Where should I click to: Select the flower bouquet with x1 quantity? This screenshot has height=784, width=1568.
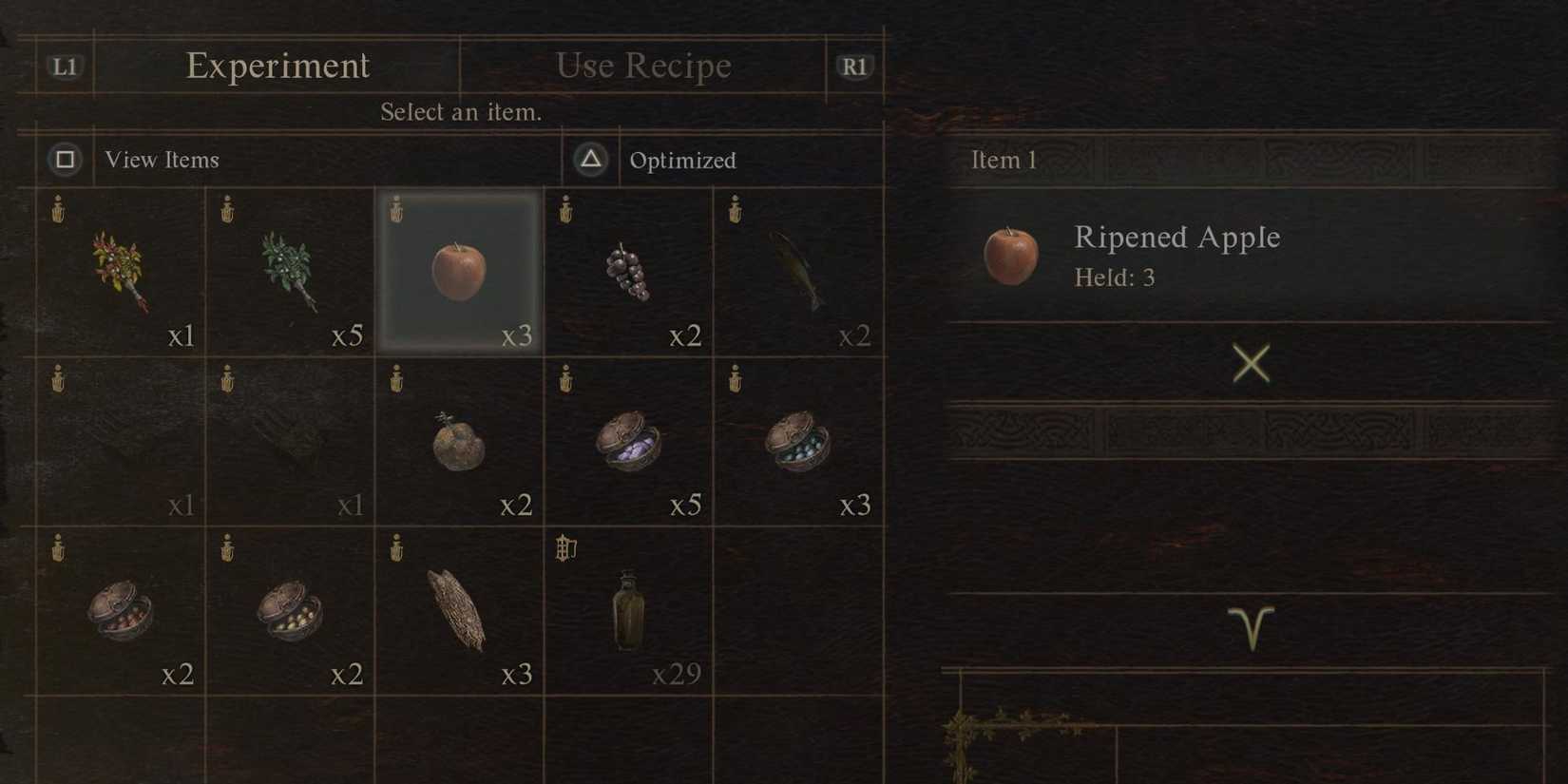tap(121, 269)
